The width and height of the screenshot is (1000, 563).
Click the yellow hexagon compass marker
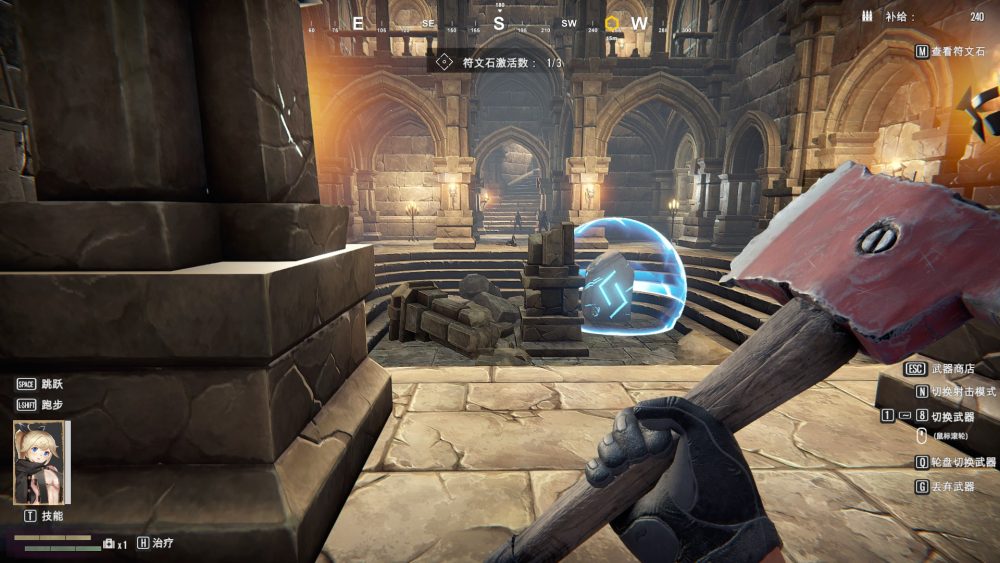[x=611, y=23]
